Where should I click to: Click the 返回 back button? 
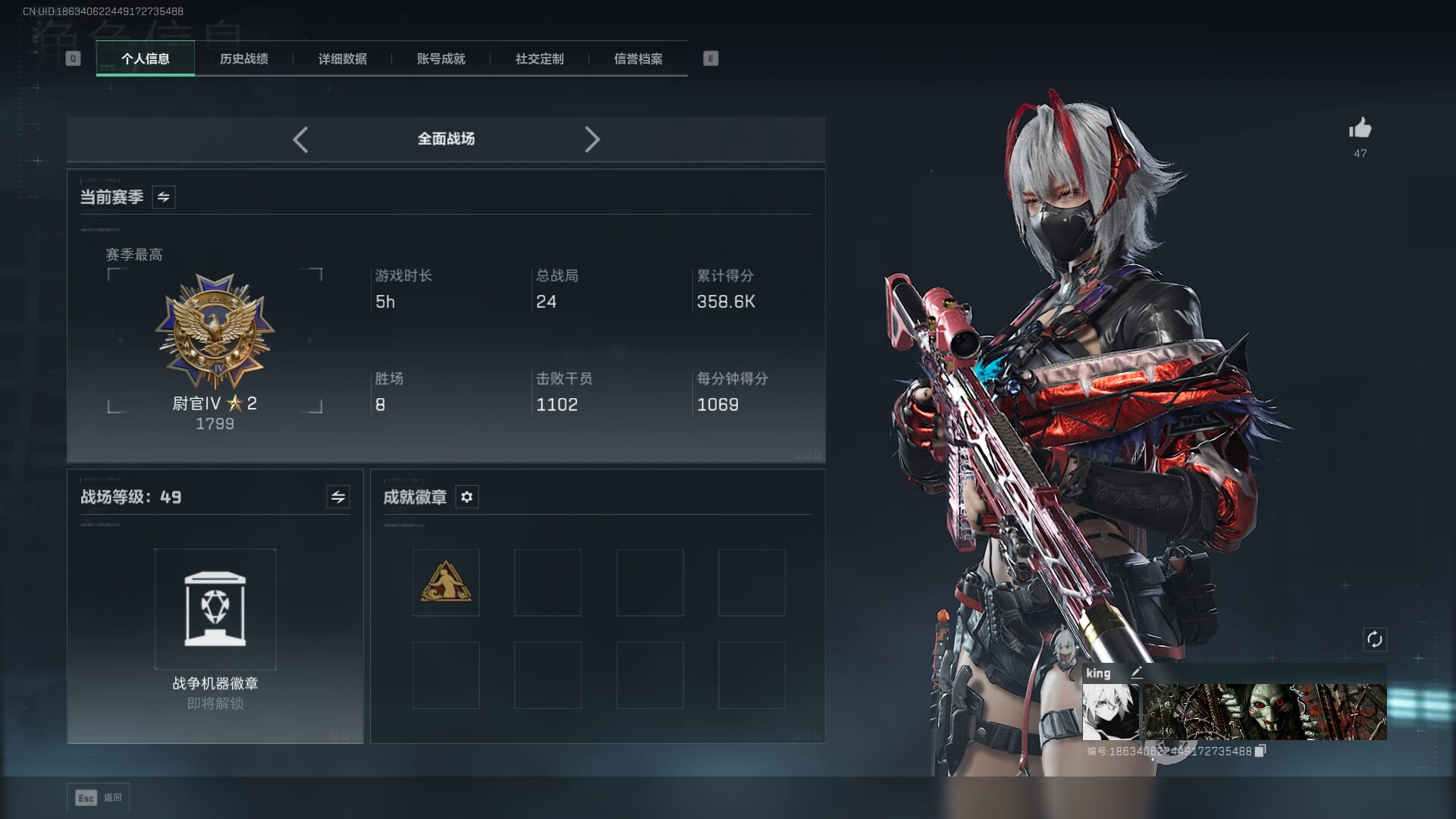pos(99,798)
